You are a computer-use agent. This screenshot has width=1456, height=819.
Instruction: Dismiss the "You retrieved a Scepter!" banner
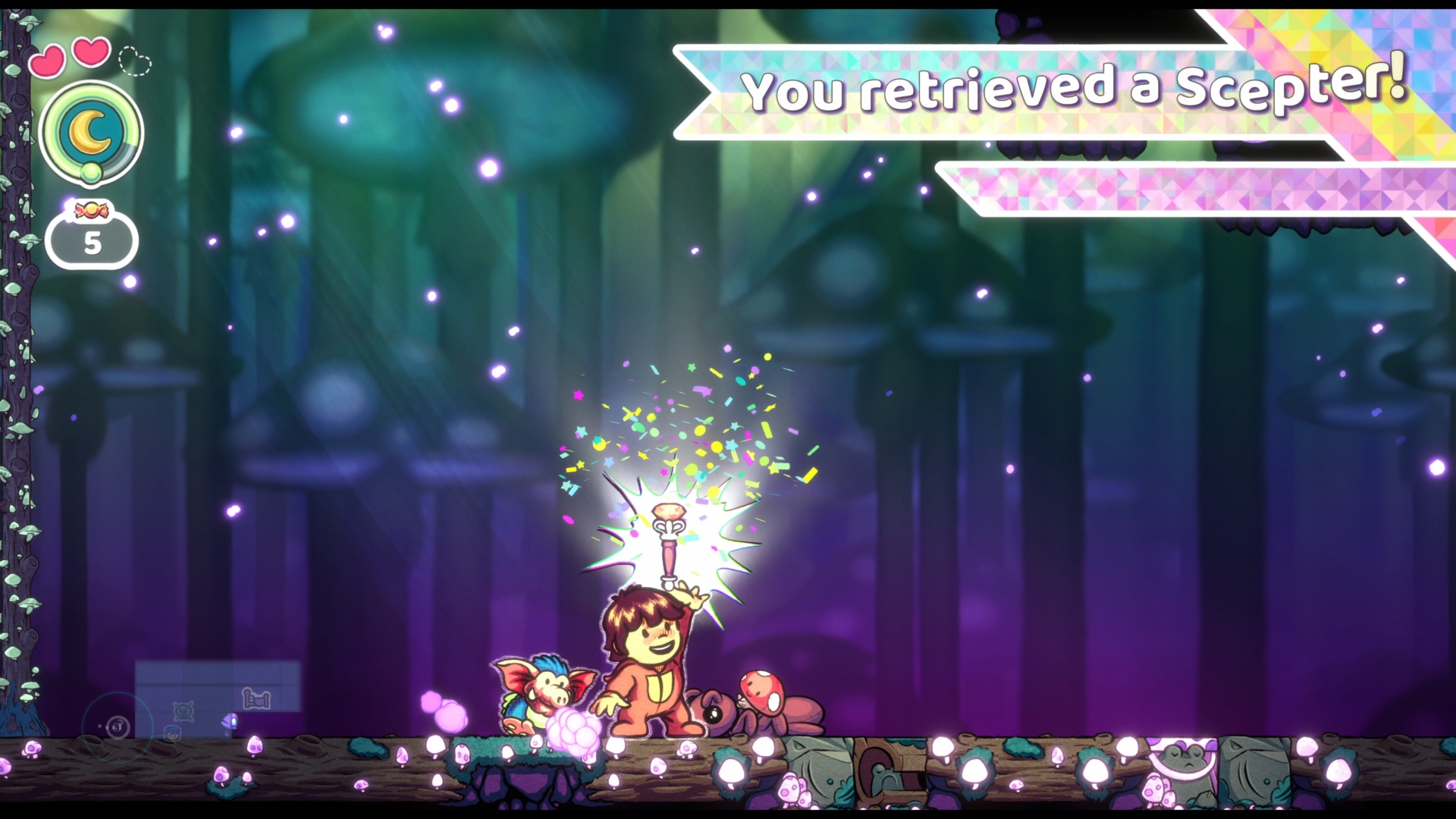click(1062, 91)
